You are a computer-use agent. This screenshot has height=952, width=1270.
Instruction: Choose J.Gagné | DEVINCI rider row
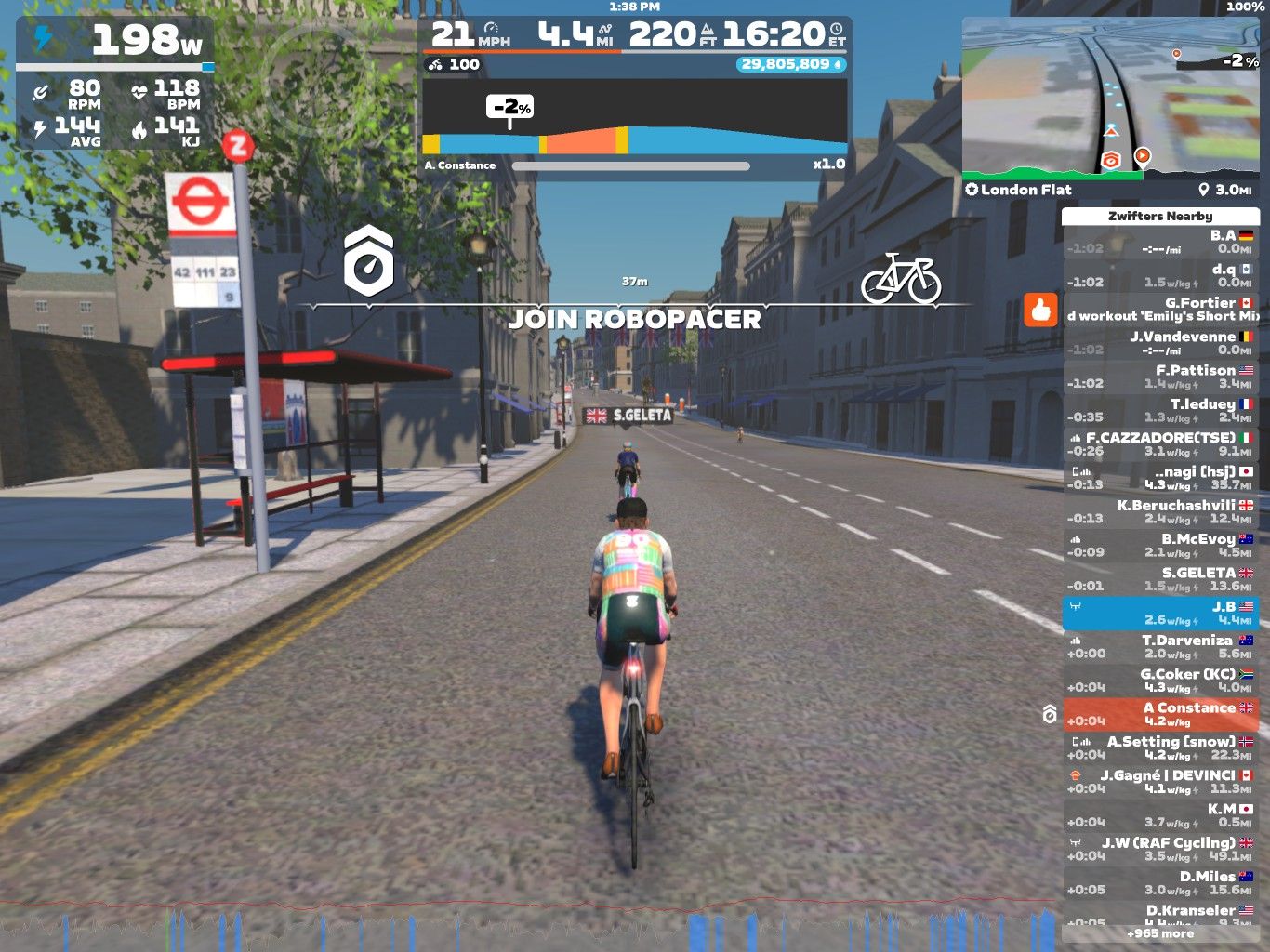pyautogui.click(x=1160, y=781)
